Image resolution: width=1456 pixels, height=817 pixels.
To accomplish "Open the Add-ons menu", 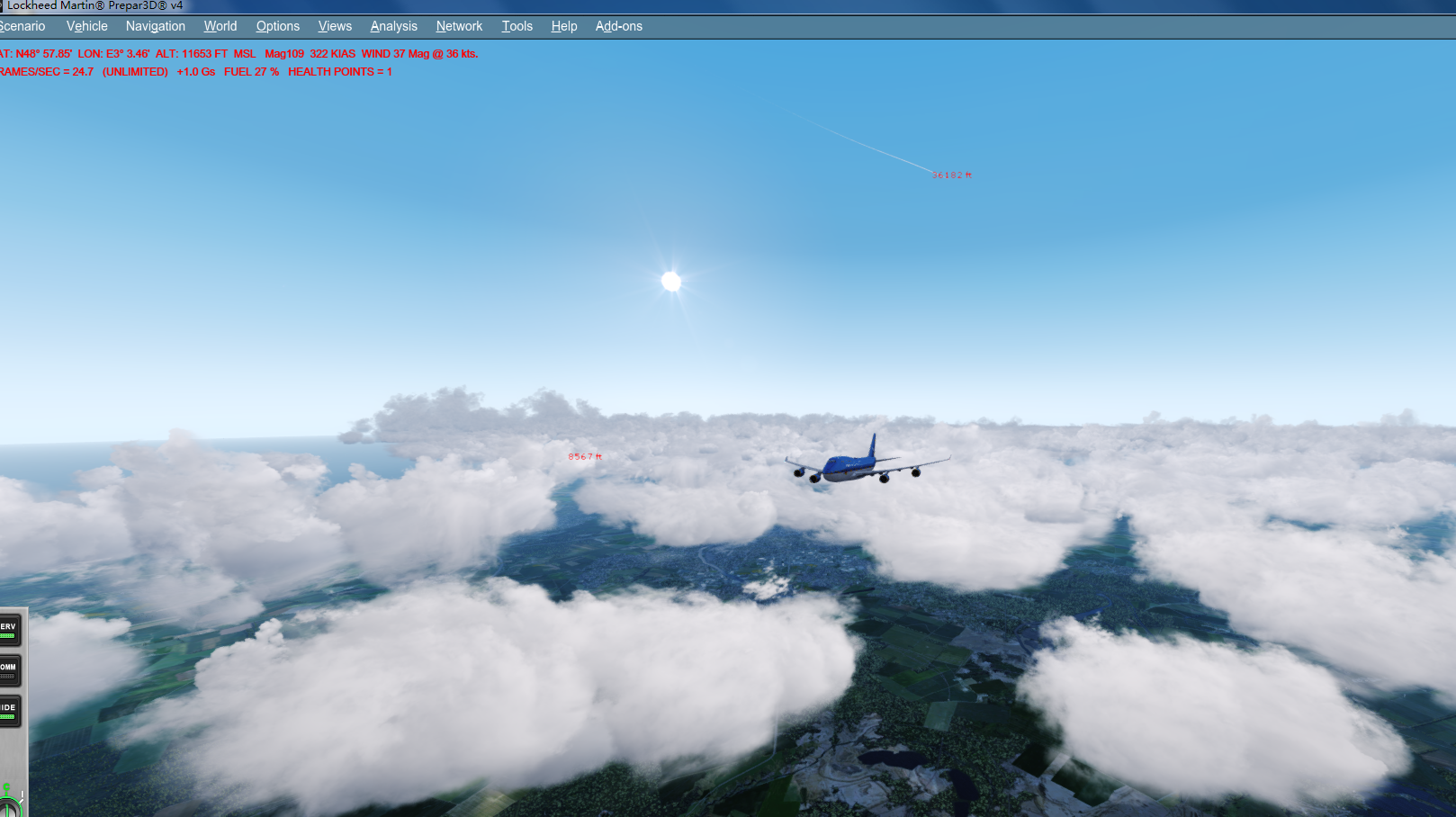I will pos(618,26).
